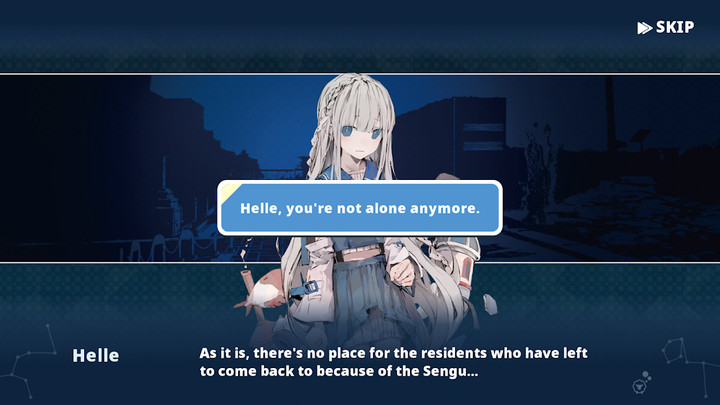Choose reply "Helle, you're not alone anymore."
The image size is (720, 405).
click(x=359, y=208)
